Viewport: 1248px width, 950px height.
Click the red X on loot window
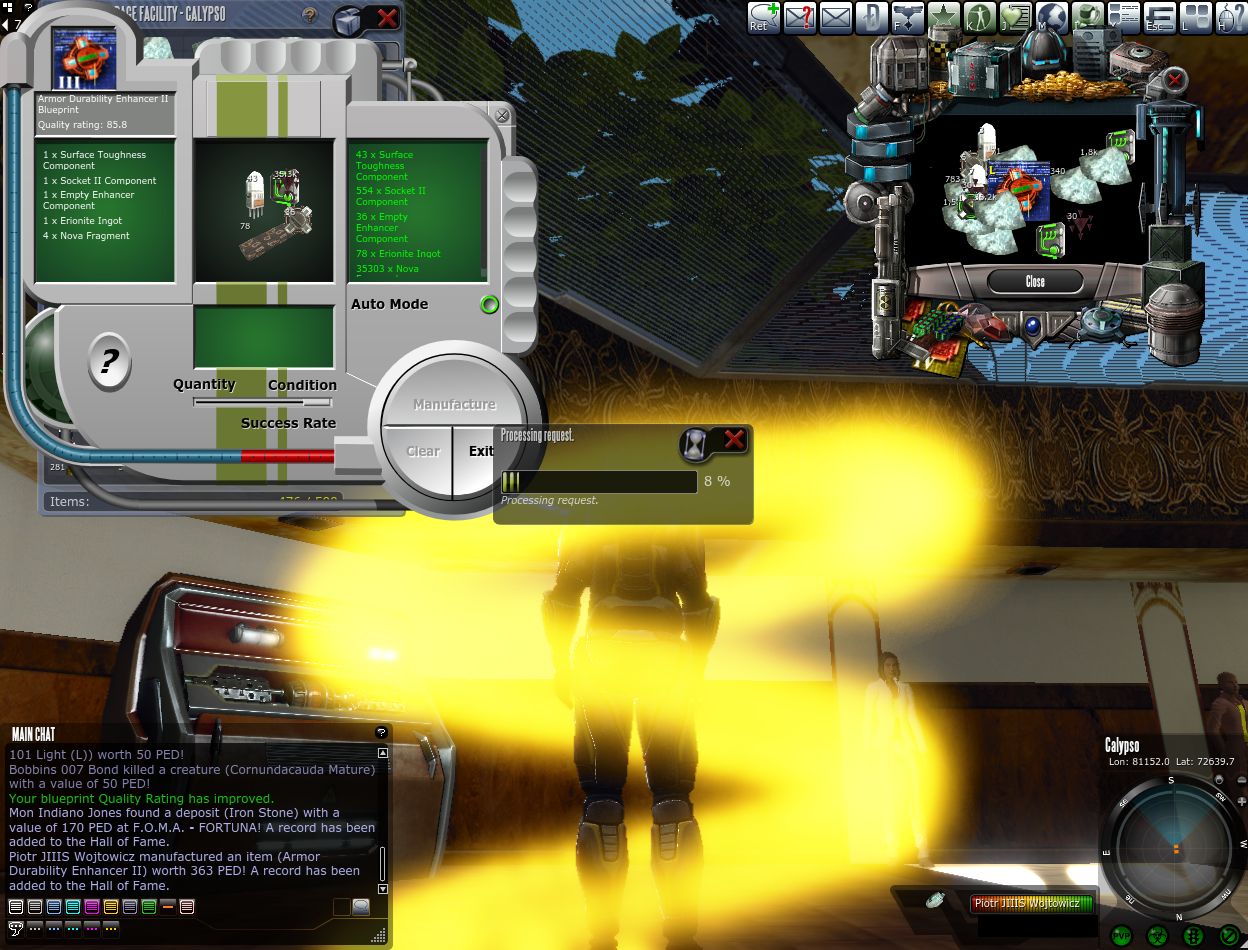click(x=1175, y=78)
